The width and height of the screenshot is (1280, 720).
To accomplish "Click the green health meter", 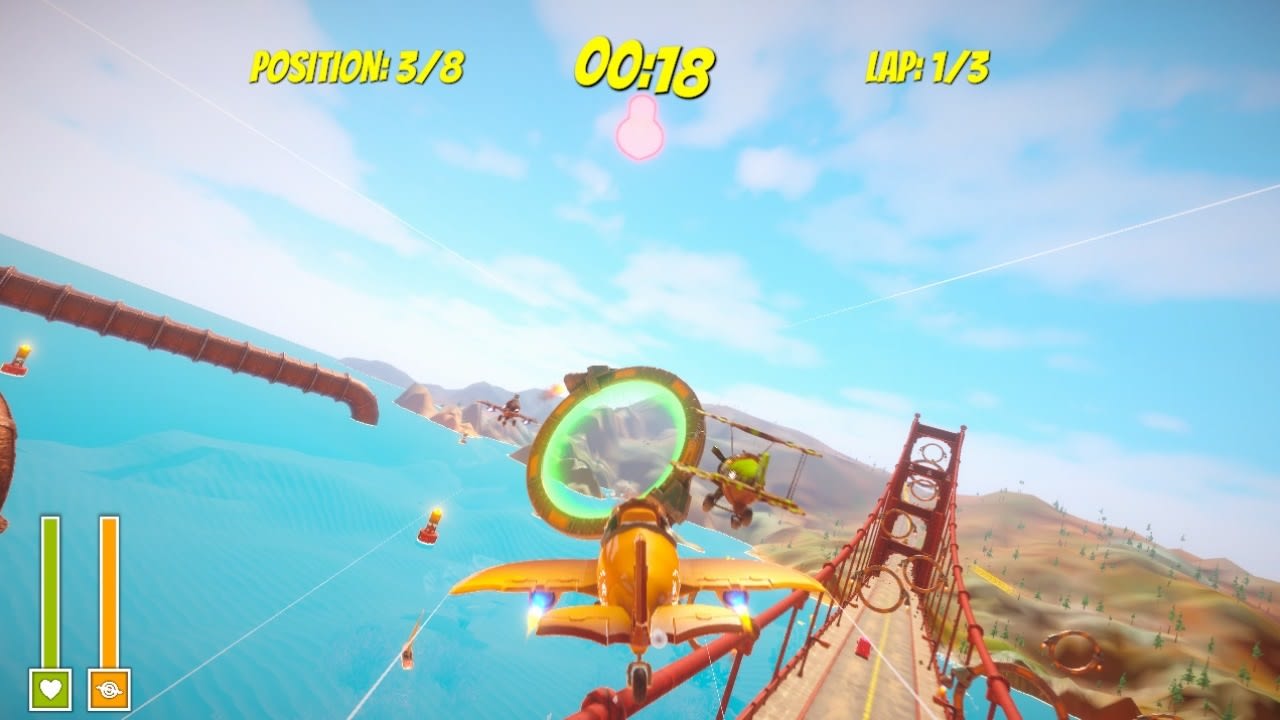I will (52, 590).
